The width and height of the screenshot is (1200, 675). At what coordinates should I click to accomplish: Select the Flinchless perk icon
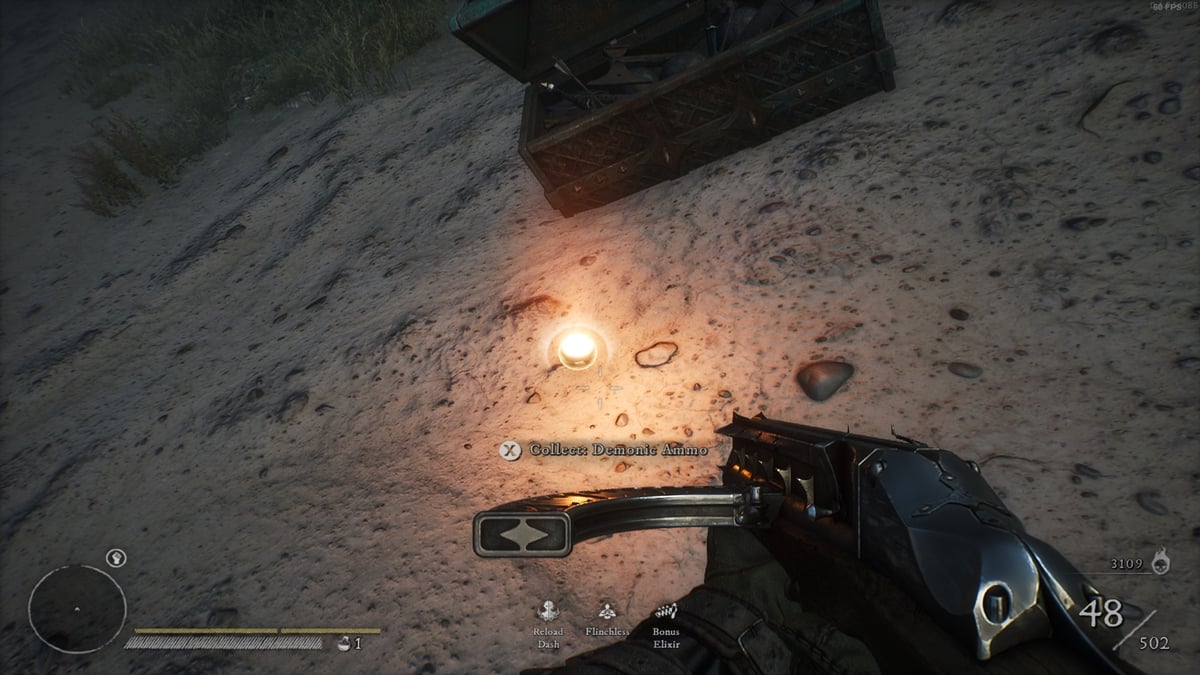point(606,612)
